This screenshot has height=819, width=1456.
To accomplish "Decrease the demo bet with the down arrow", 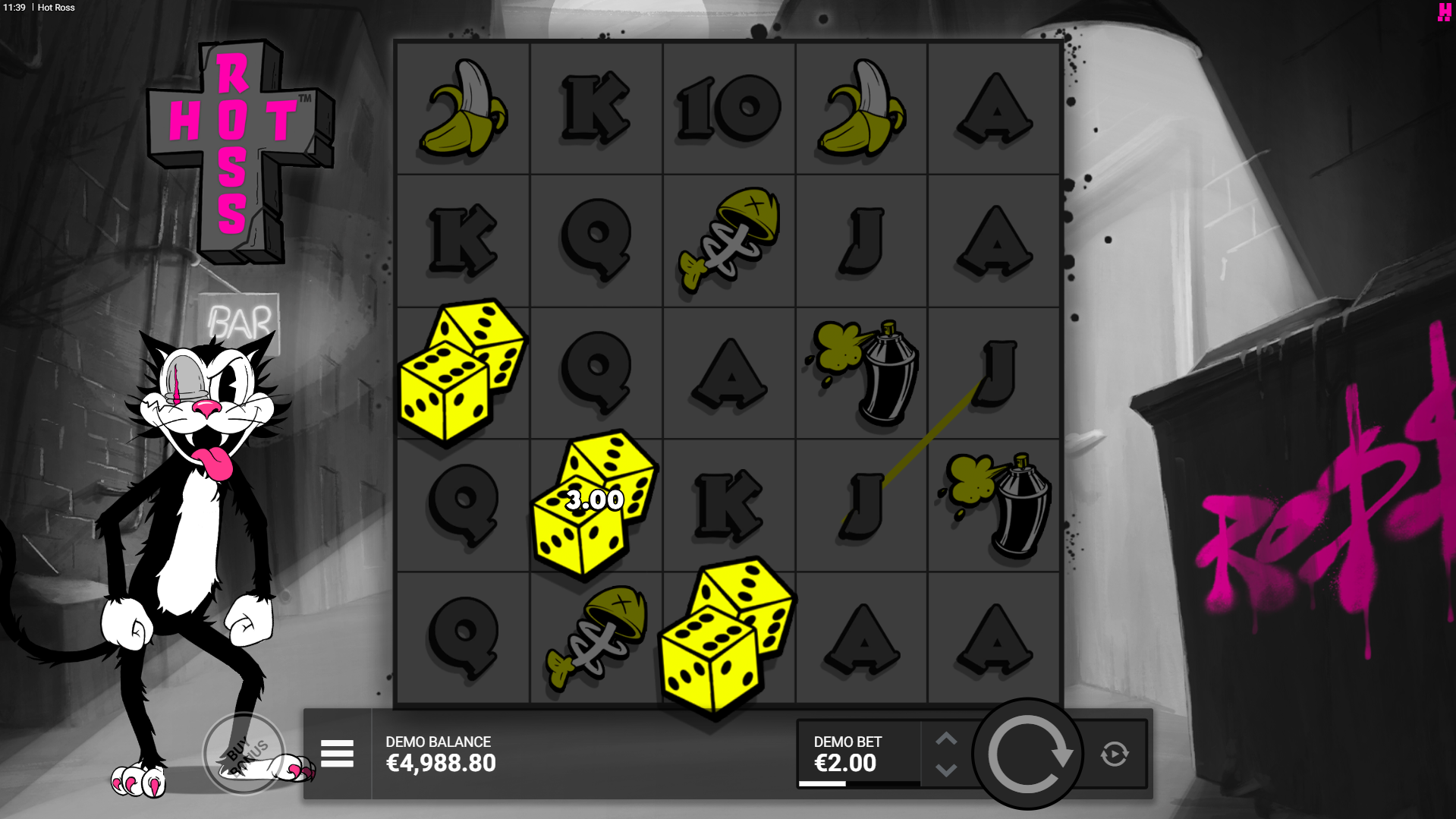I will (946, 770).
